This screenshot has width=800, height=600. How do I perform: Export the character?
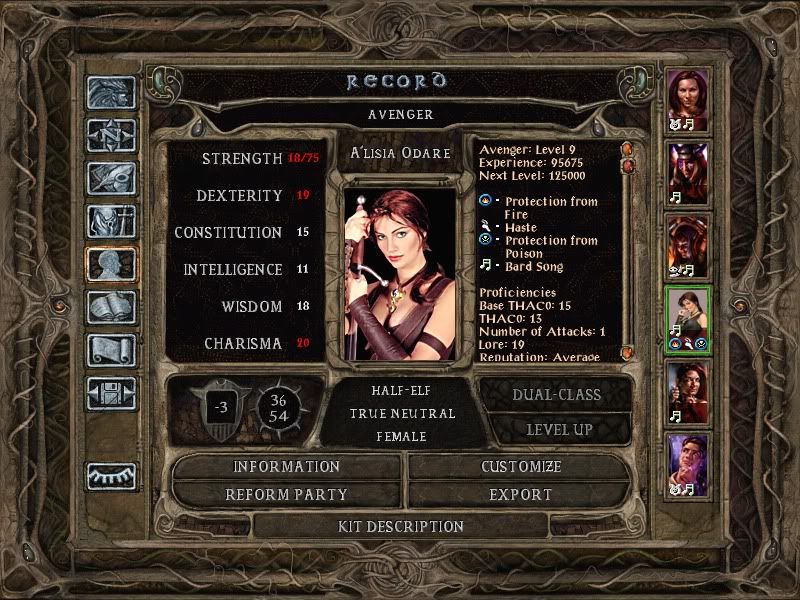(521, 494)
